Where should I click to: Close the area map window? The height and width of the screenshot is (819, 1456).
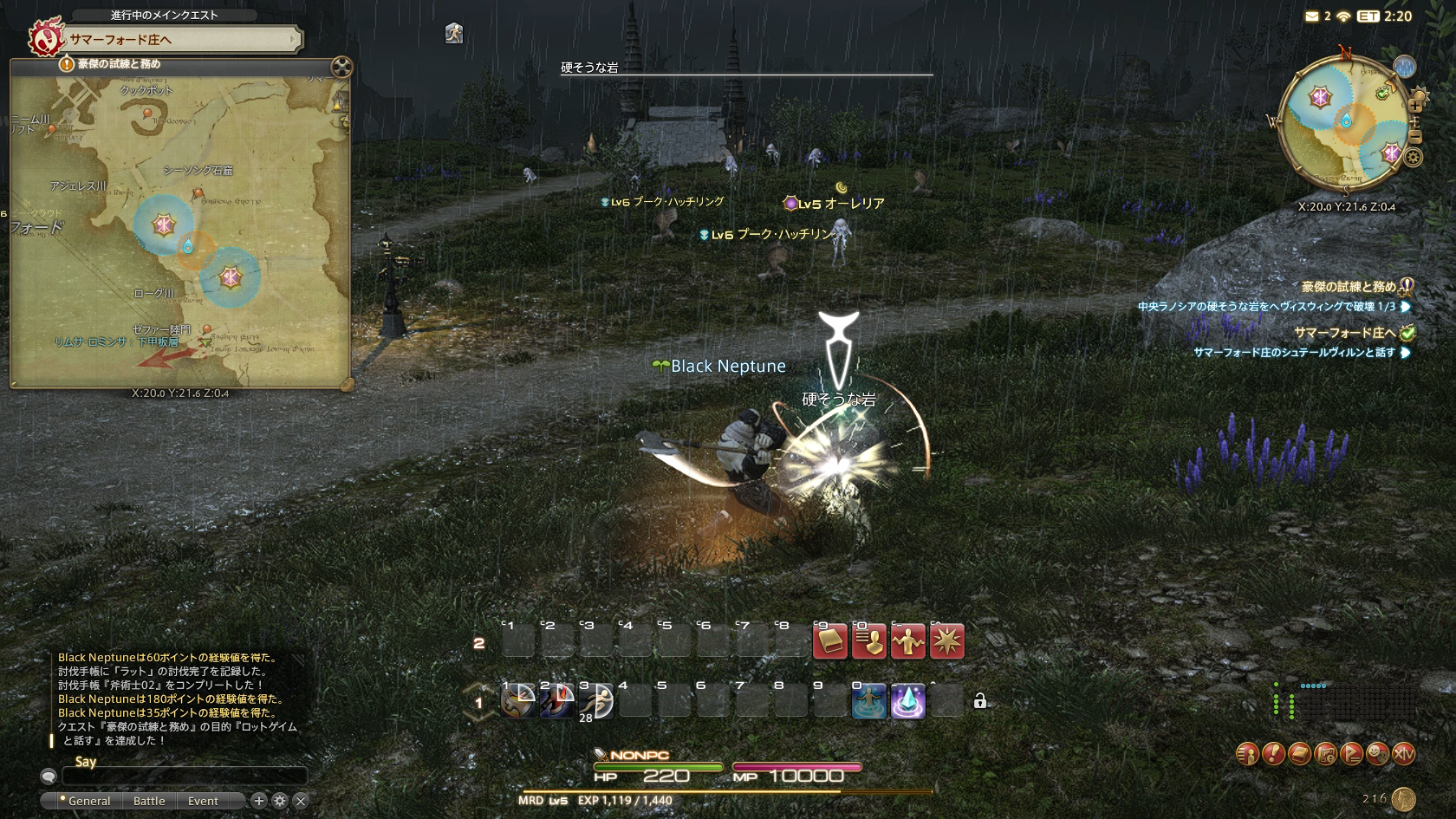pyautogui.click(x=341, y=67)
